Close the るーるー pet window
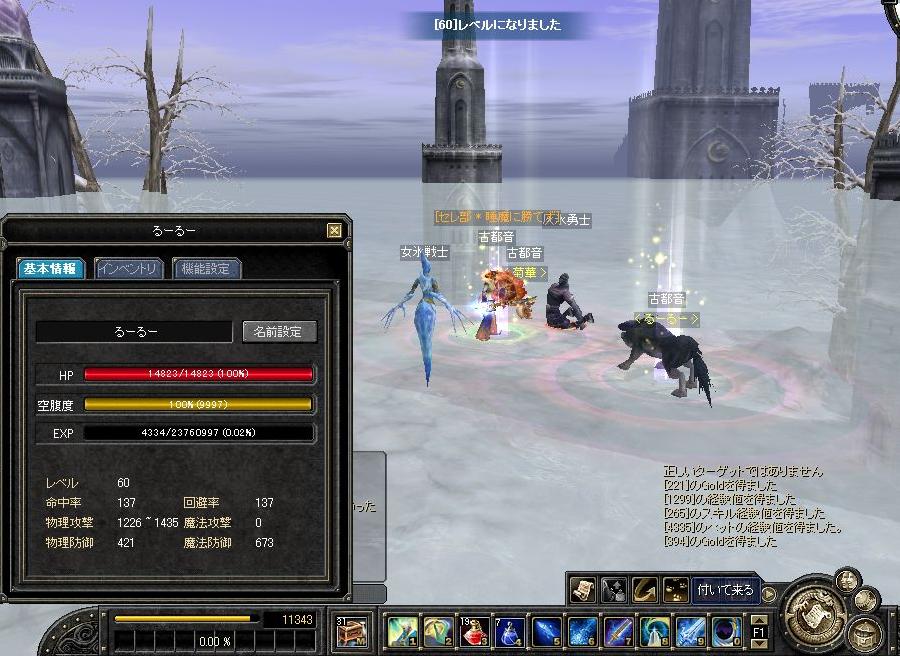This screenshot has width=900, height=656. pyautogui.click(x=335, y=231)
